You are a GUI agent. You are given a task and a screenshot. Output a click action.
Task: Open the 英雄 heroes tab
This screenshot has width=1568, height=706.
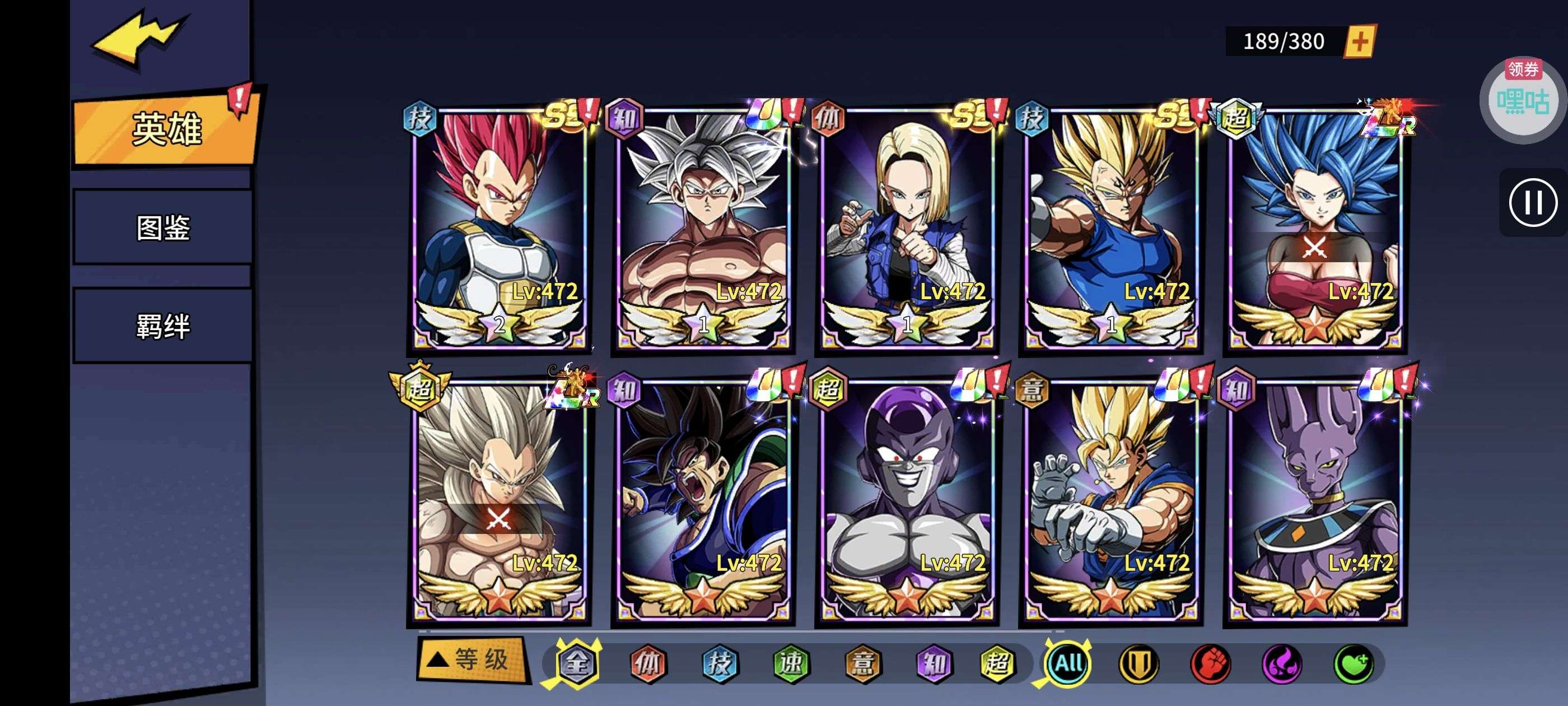166,128
